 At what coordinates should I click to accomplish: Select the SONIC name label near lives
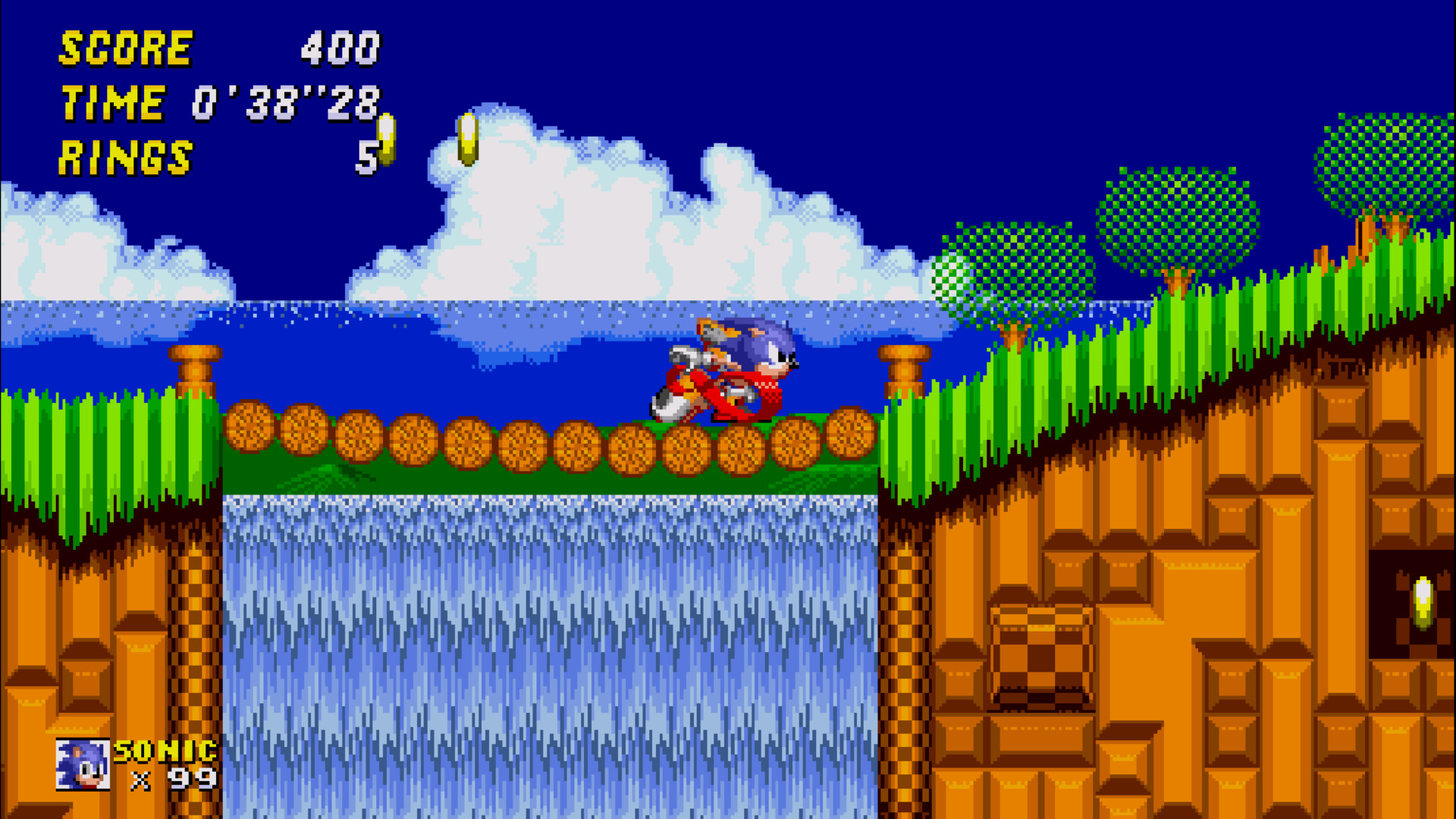(x=163, y=752)
